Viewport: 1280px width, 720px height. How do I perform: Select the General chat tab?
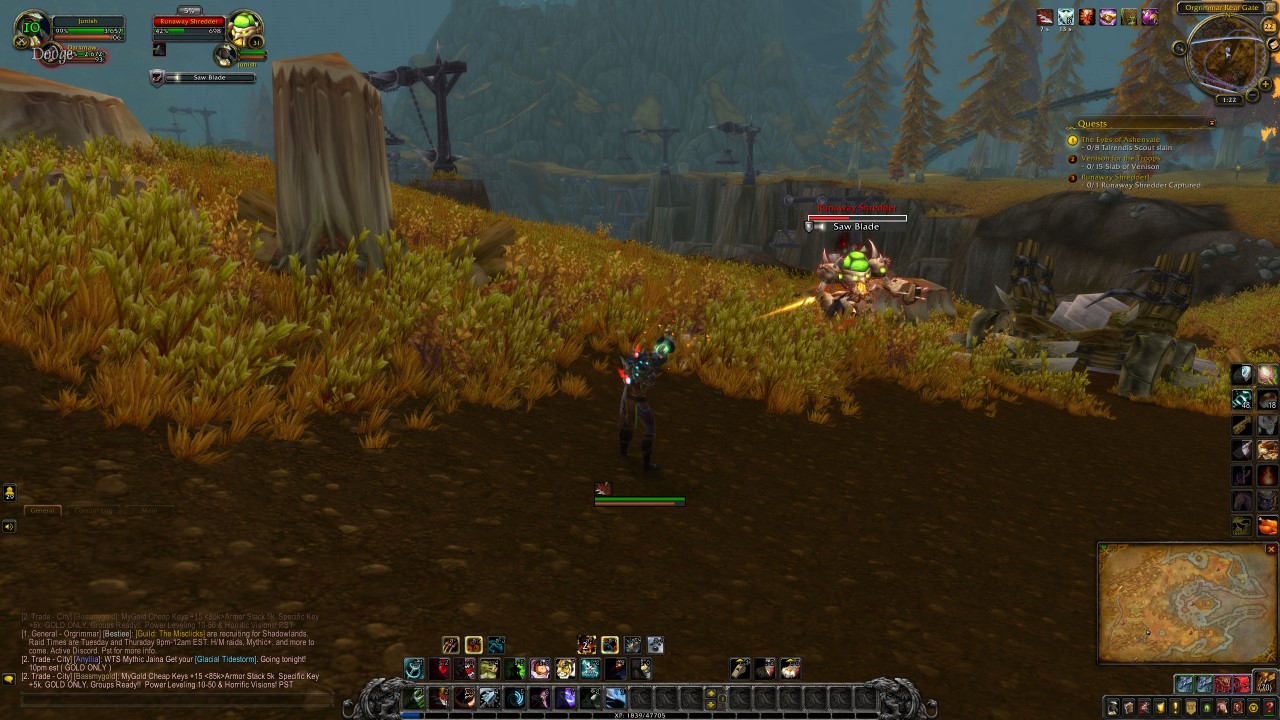pyautogui.click(x=42, y=510)
